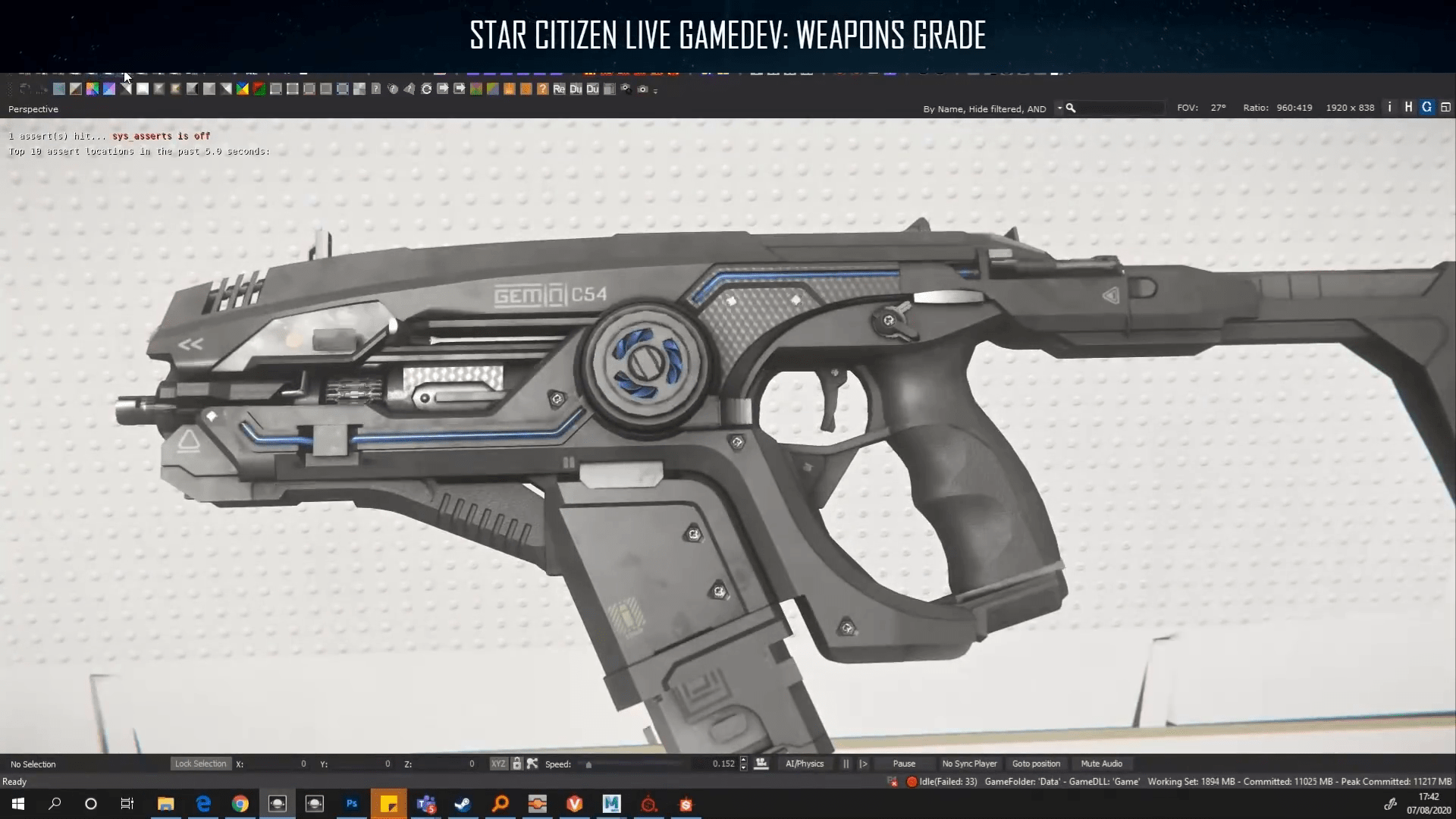Toggle the padlock icon next to XYZ

(518, 764)
